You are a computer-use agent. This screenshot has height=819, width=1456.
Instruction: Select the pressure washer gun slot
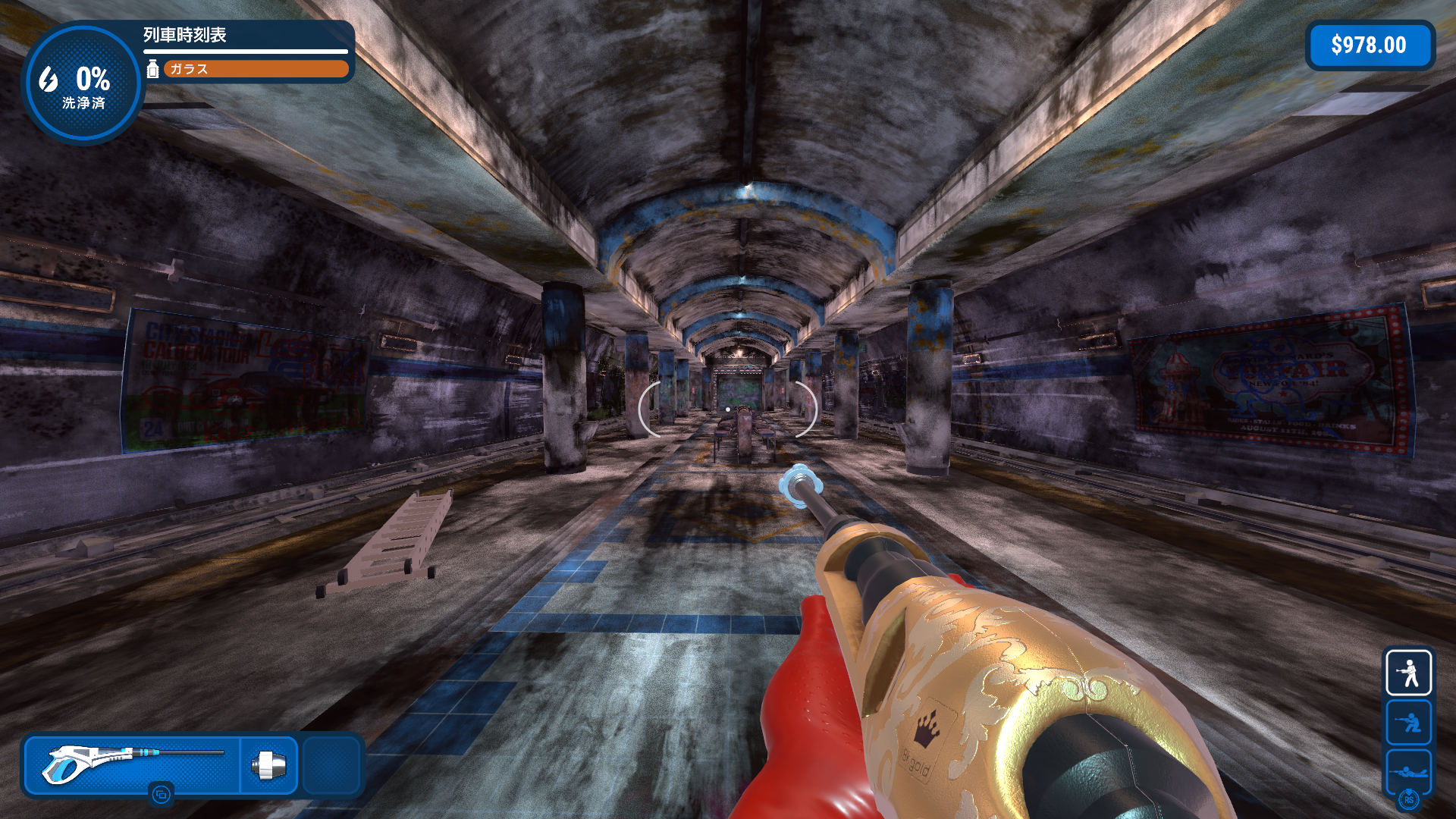133,764
